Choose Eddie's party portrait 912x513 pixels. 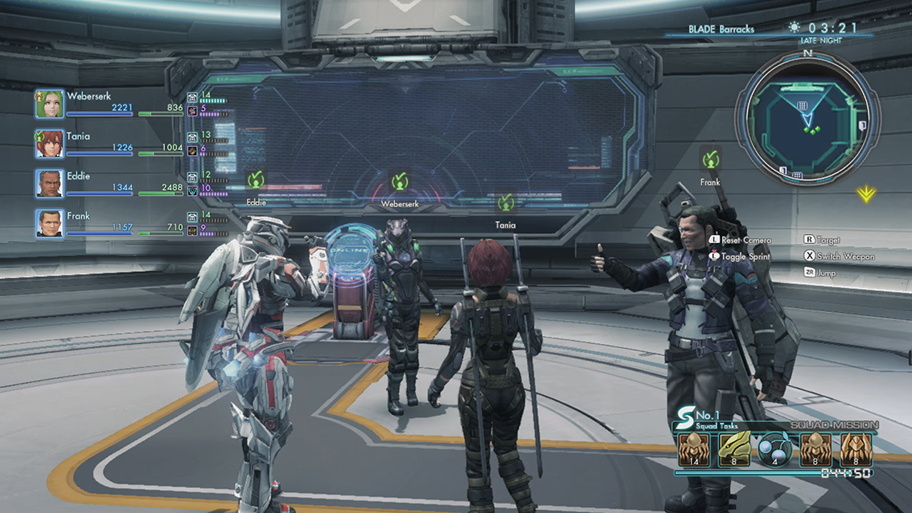(x=50, y=183)
